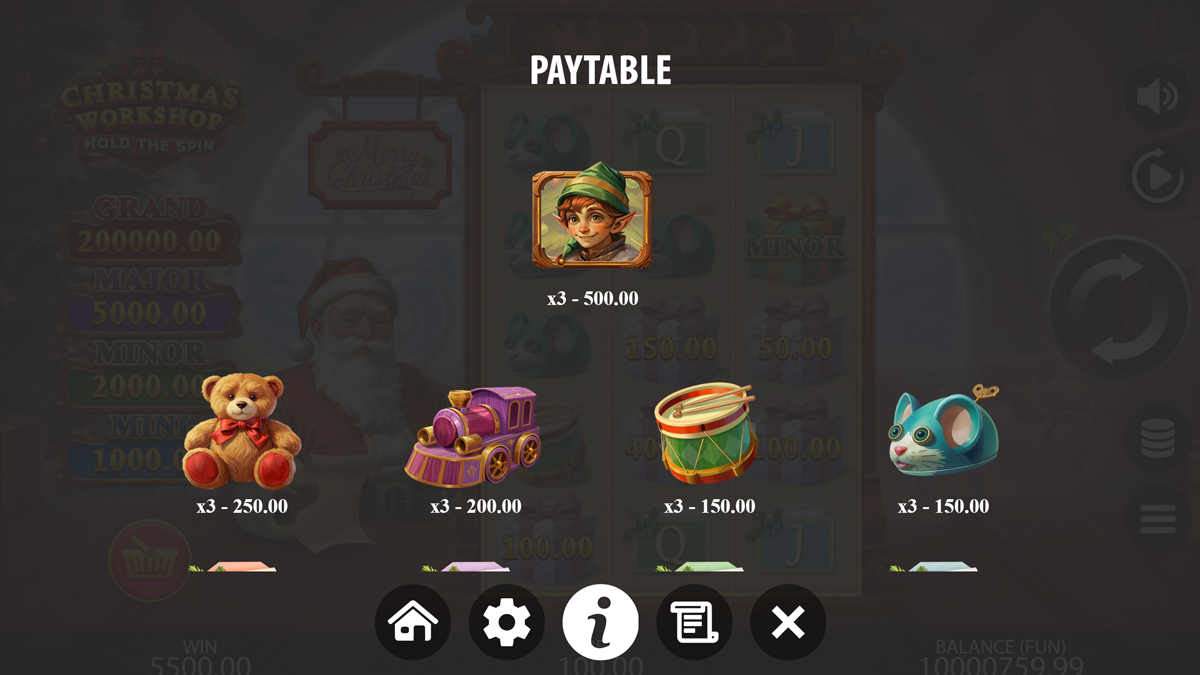Screen dimensions: 1200x675
Task: Open the game rules scroll
Action: click(x=694, y=622)
